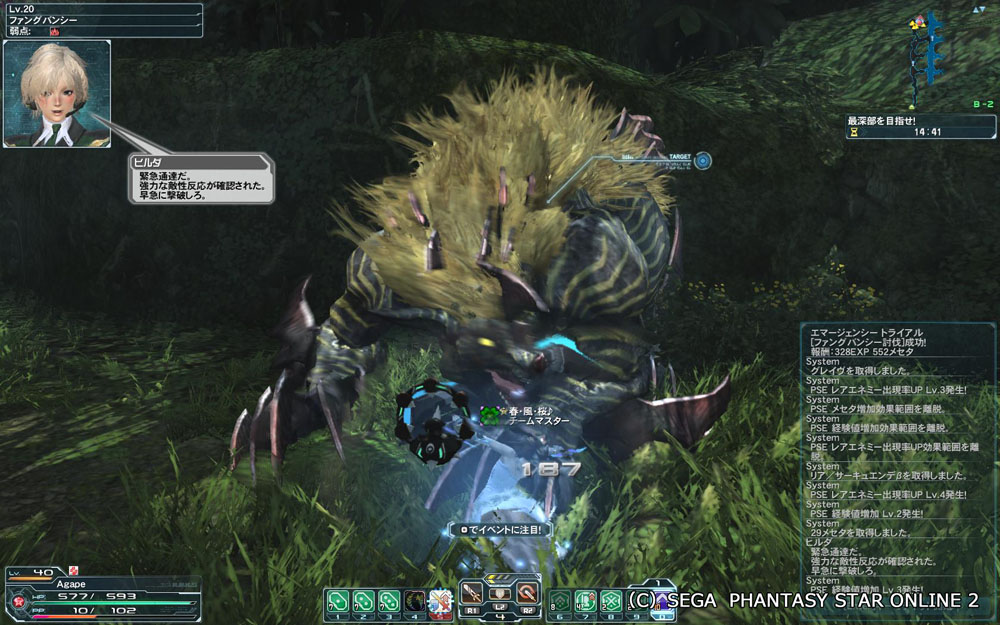
Task: Use the item in hotbar slot 1
Action: click(337, 600)
